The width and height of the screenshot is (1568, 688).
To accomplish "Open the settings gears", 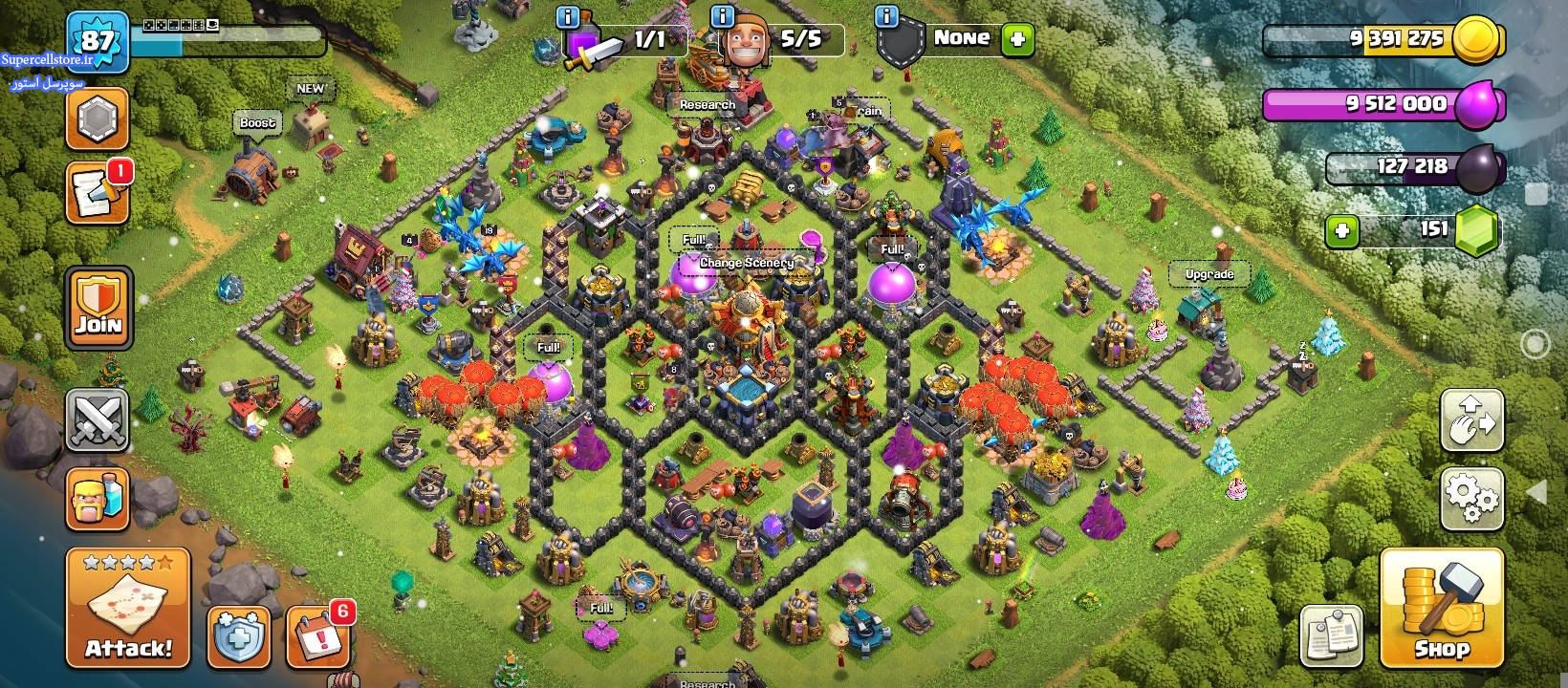I will pos(1471,497).
